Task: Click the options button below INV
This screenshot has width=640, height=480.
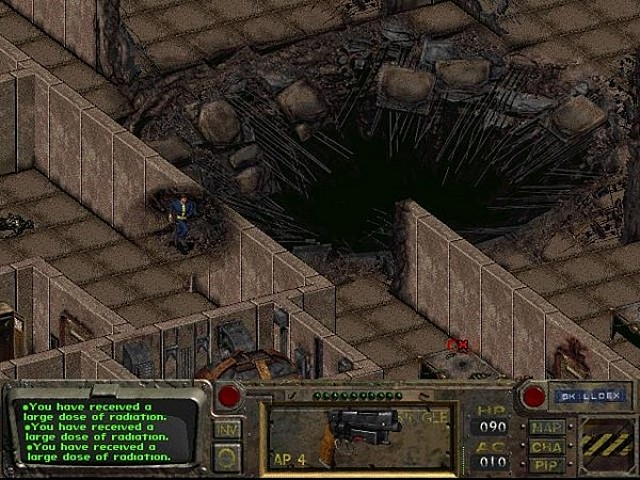Action: (227, 457)
